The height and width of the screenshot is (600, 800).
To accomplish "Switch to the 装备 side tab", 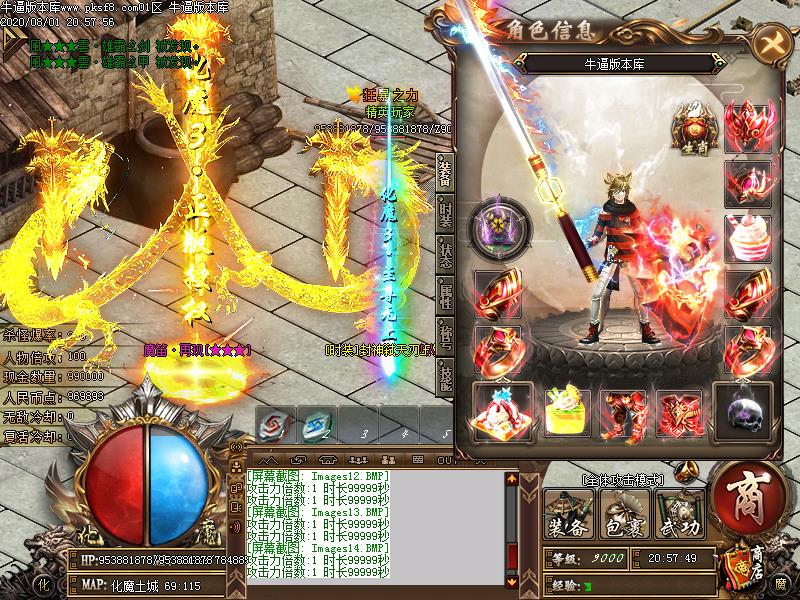I will (444, 172).
